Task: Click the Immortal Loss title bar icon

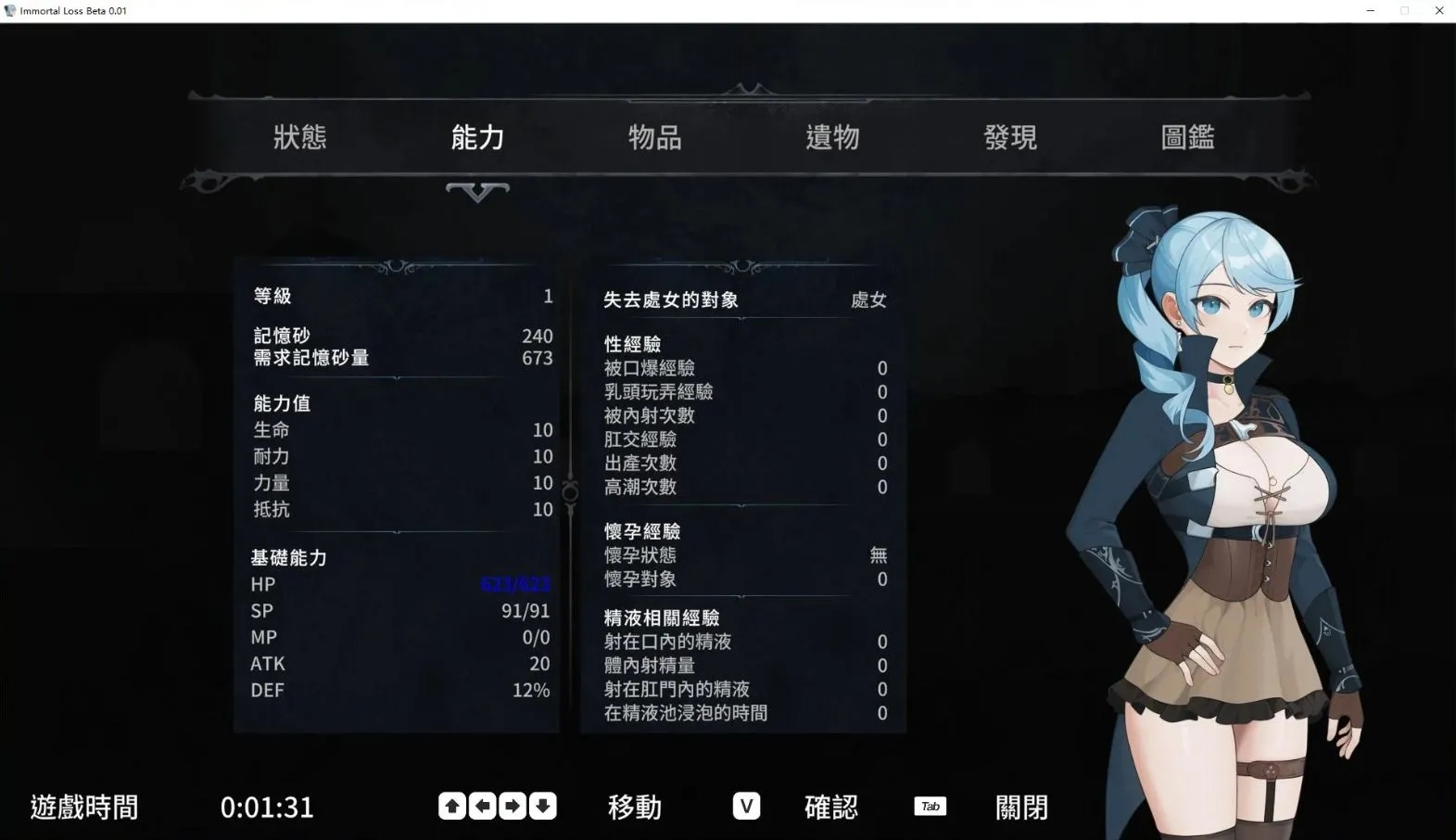Action: tap(10, 10)
